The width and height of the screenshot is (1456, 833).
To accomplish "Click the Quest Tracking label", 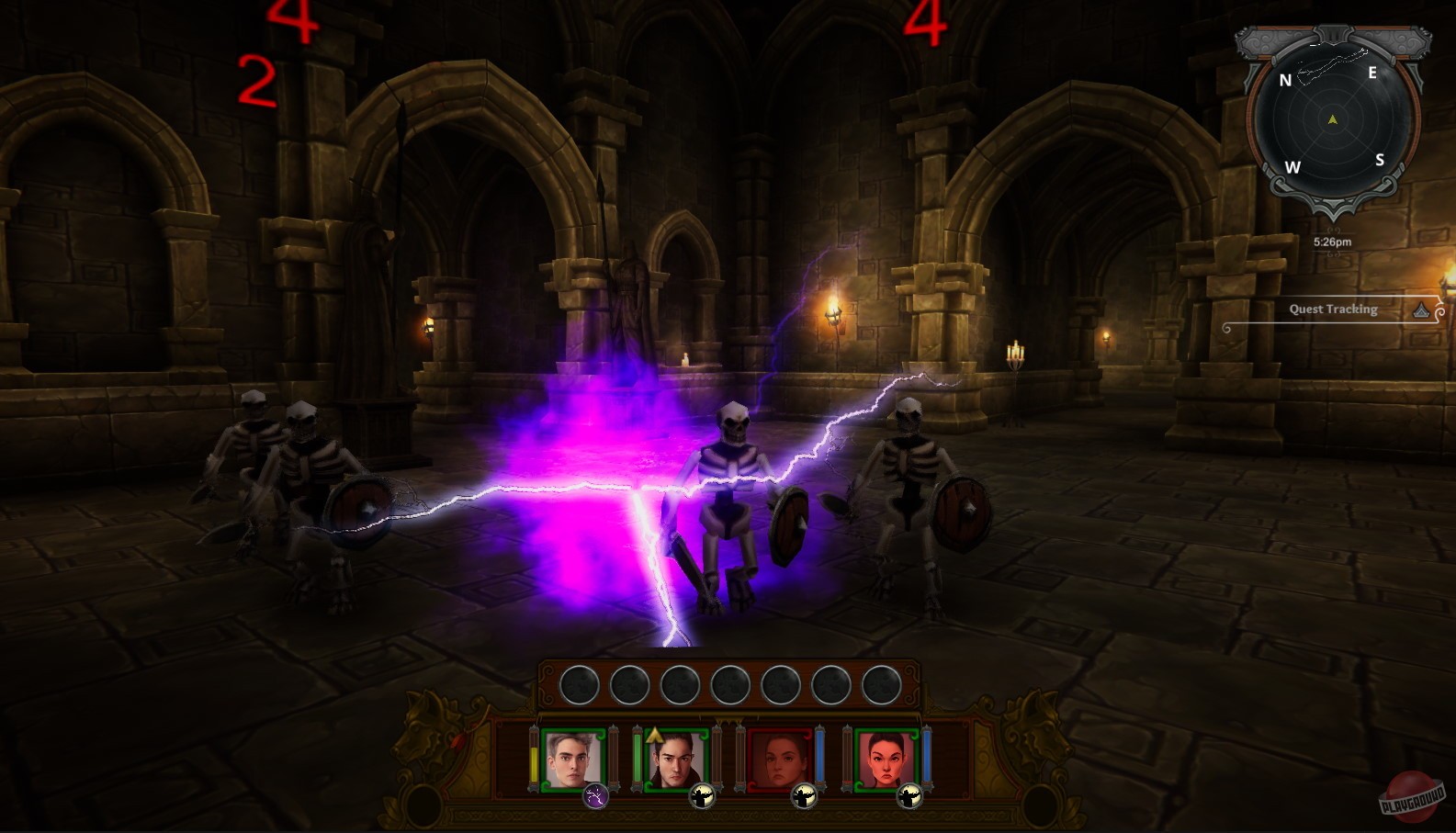I will (x=1334, y=310).
